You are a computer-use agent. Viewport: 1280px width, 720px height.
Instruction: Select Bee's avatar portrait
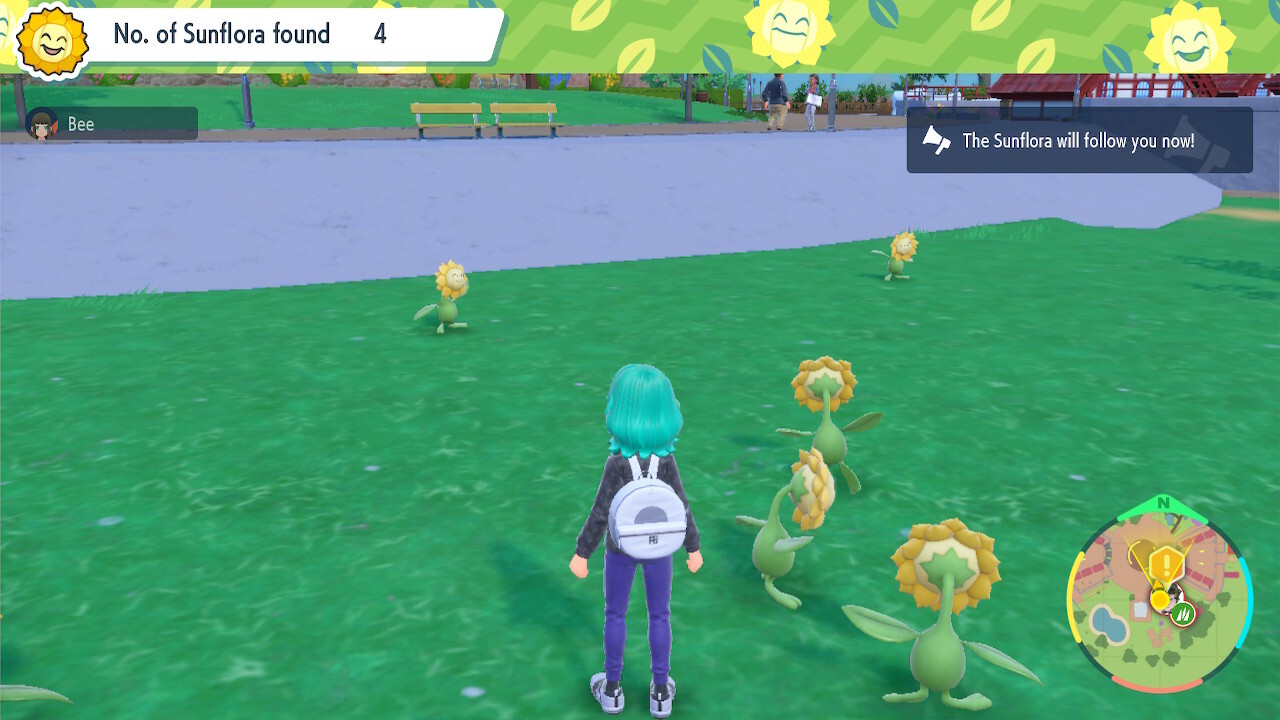[x=40, y=124]
